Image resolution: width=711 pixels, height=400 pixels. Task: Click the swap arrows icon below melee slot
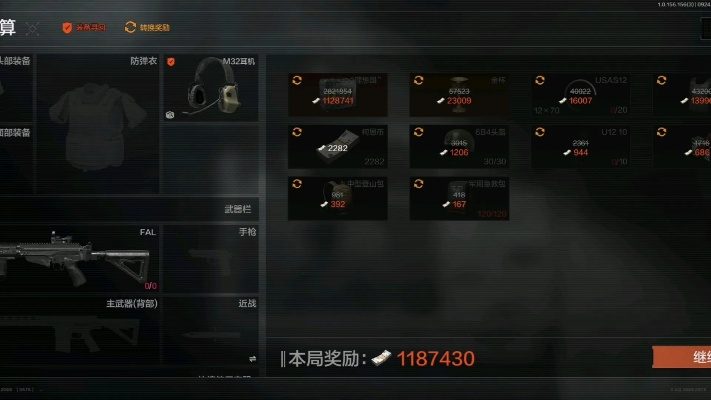coord(252,358)
